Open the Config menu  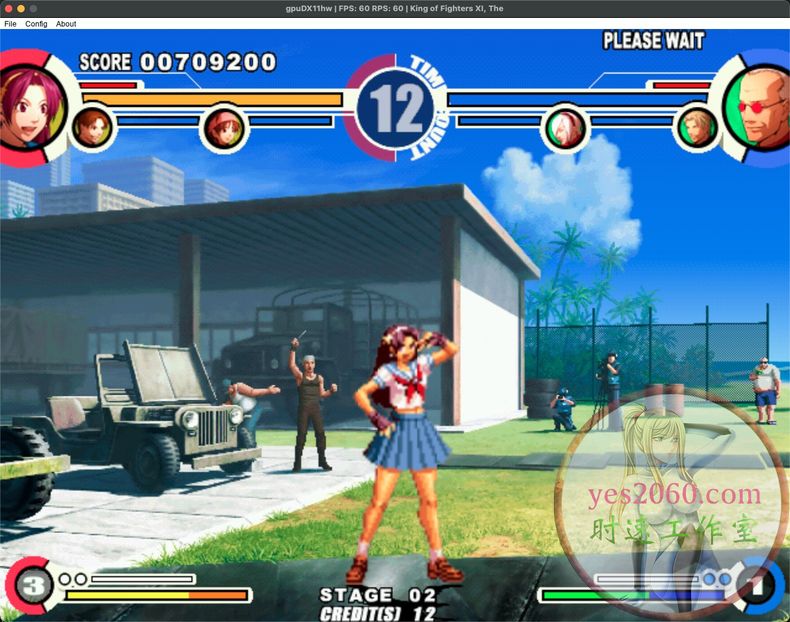36,23
